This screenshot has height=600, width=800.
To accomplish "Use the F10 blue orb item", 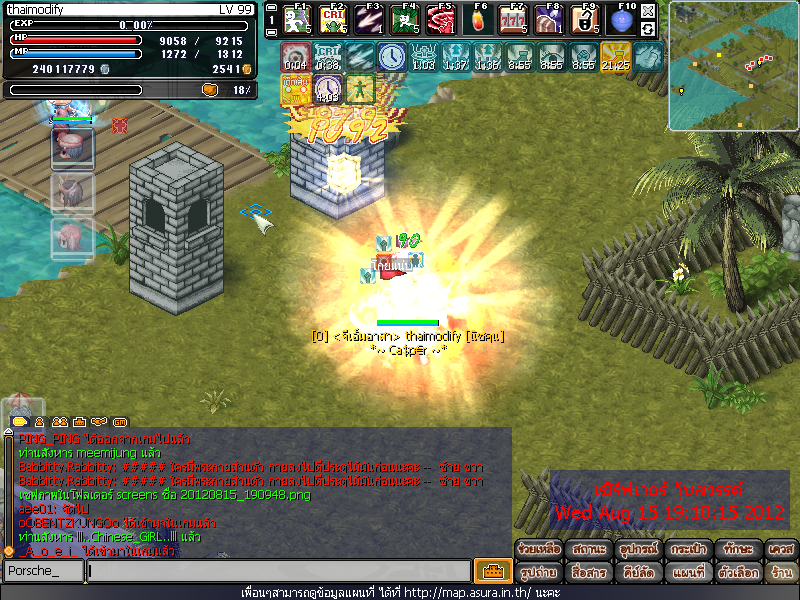I will 621,20.
